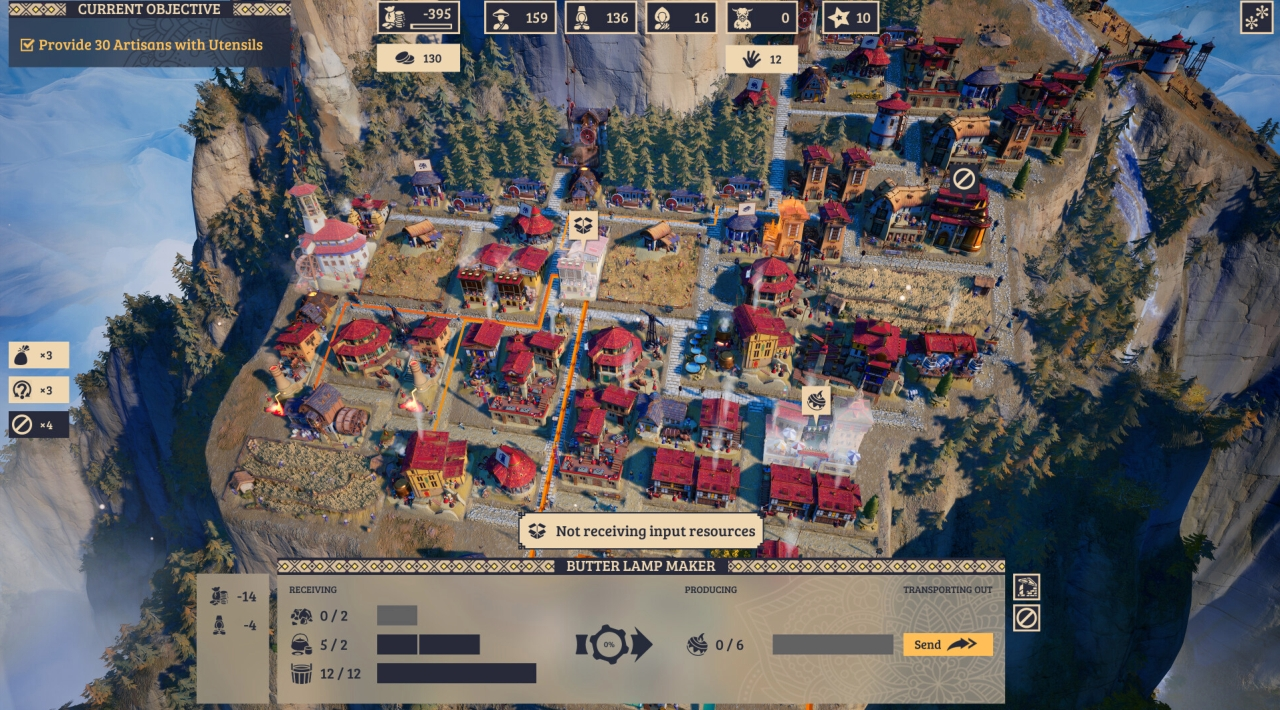
Task: Open the money balance panel showing -395
Action: click(419, 17)
